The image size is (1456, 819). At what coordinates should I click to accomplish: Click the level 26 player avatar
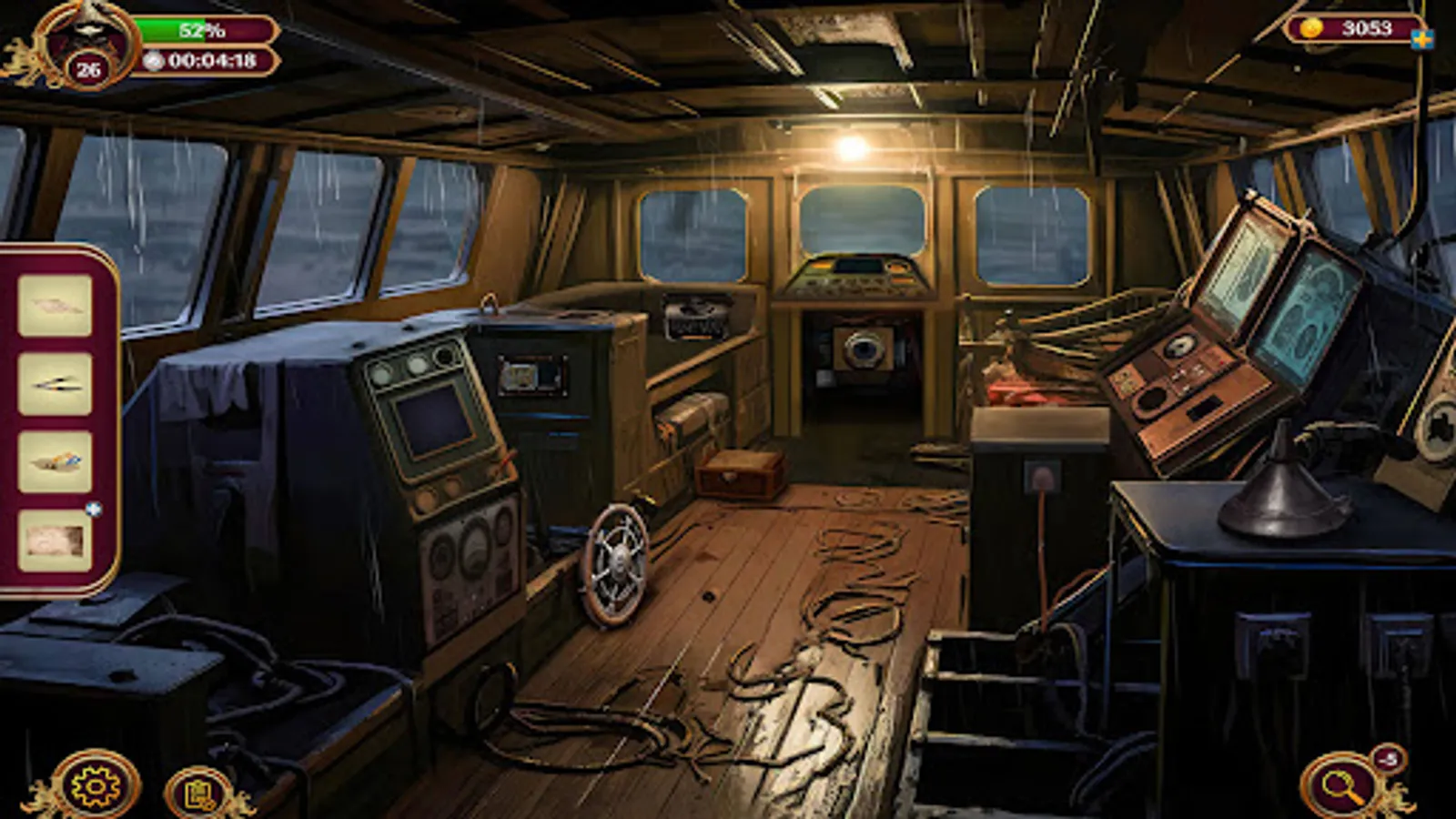tap(87, 41)
